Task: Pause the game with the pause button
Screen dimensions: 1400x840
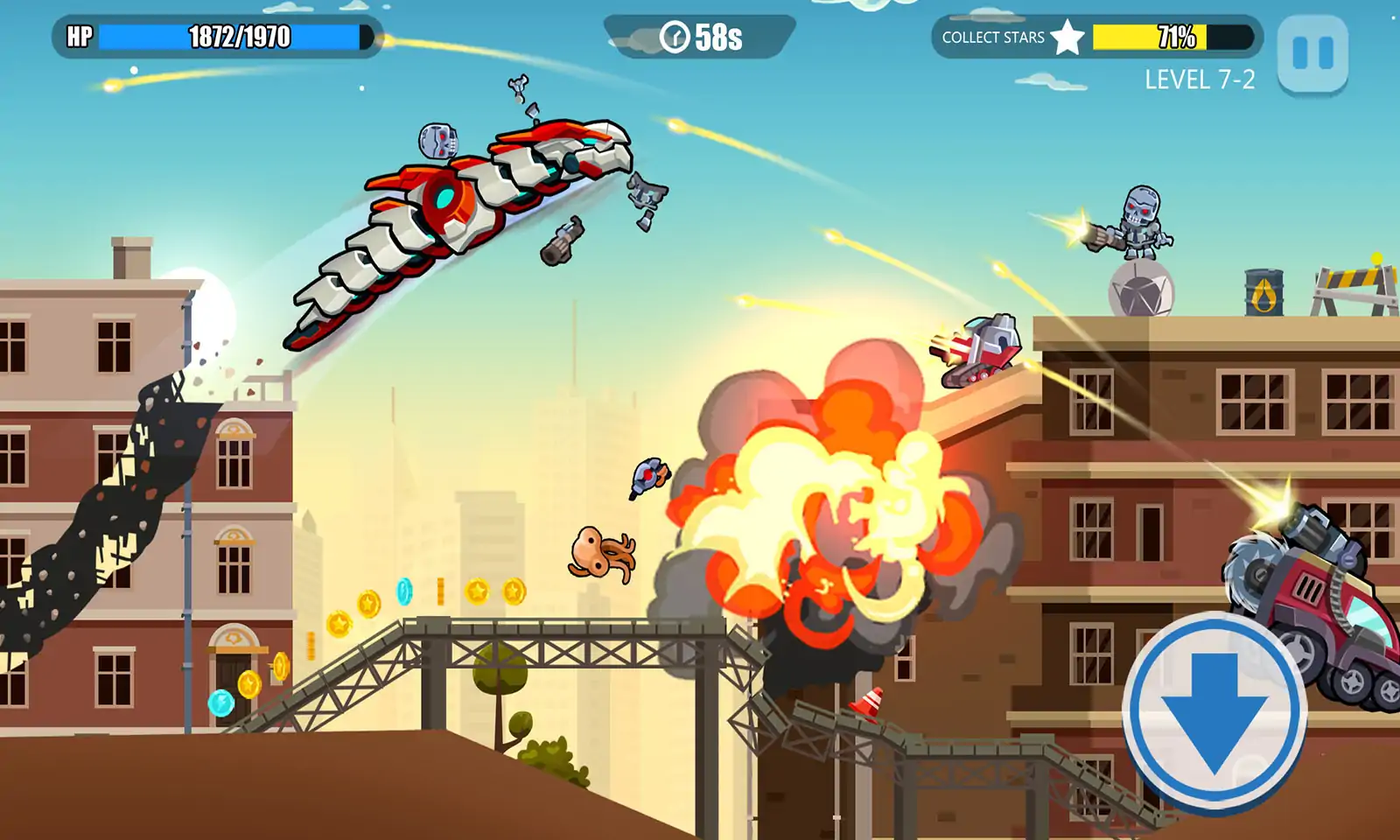Action: [x=1312, y=53]
